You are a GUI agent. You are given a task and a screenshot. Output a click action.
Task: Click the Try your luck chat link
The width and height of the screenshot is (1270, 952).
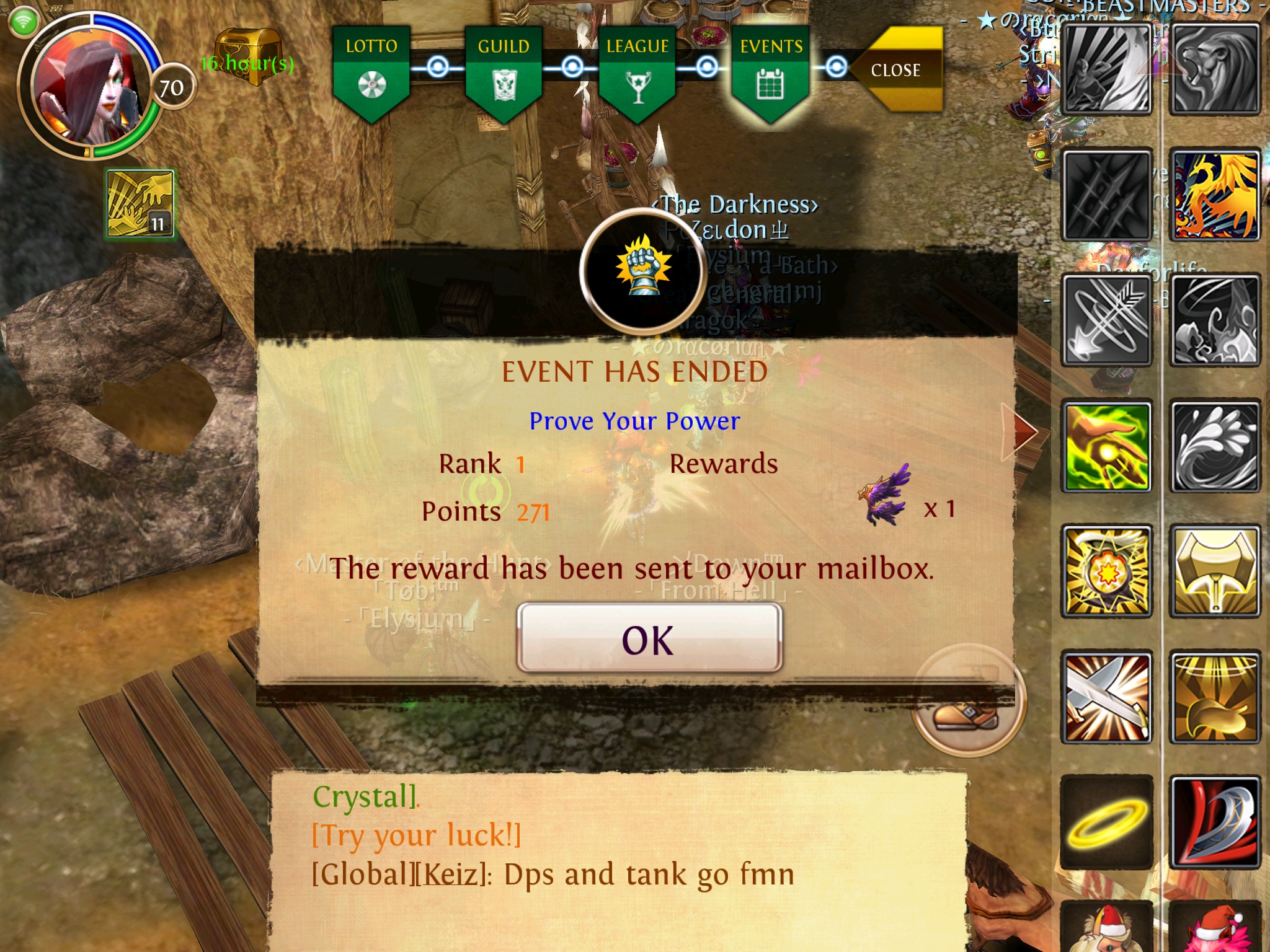[416, 835]
